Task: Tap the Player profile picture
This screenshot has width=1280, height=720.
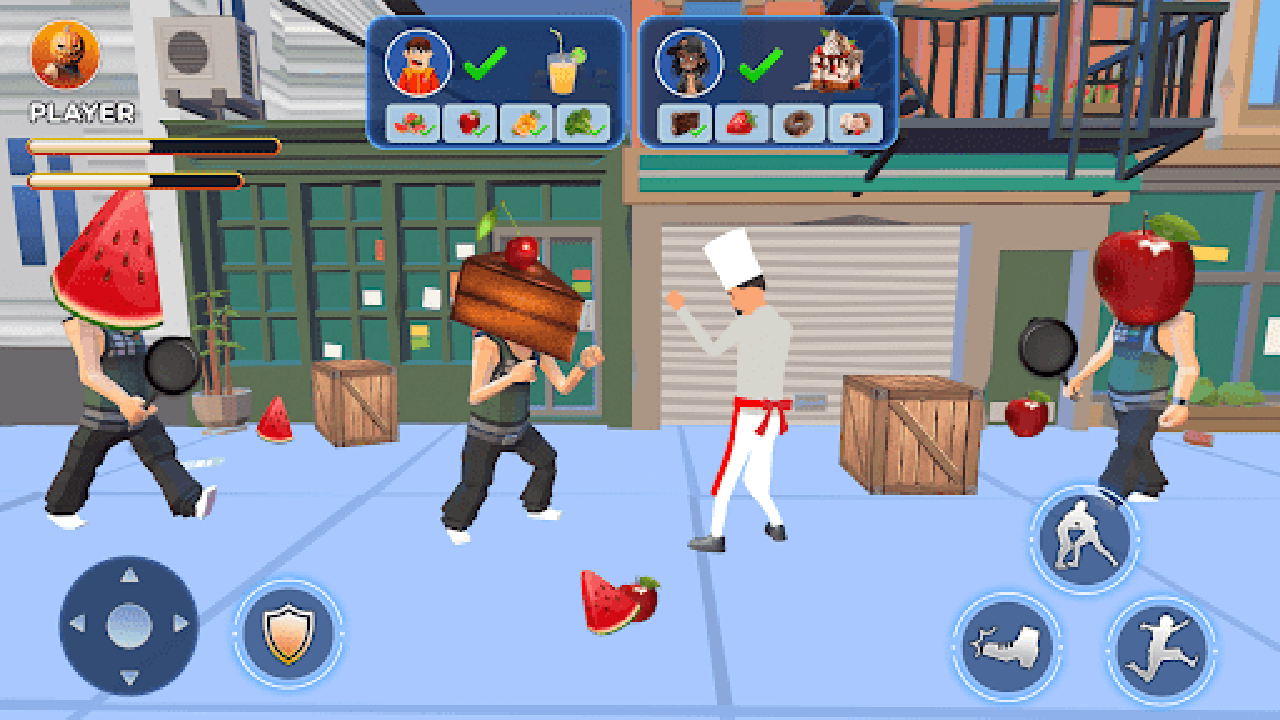Action: coord(66,55)
